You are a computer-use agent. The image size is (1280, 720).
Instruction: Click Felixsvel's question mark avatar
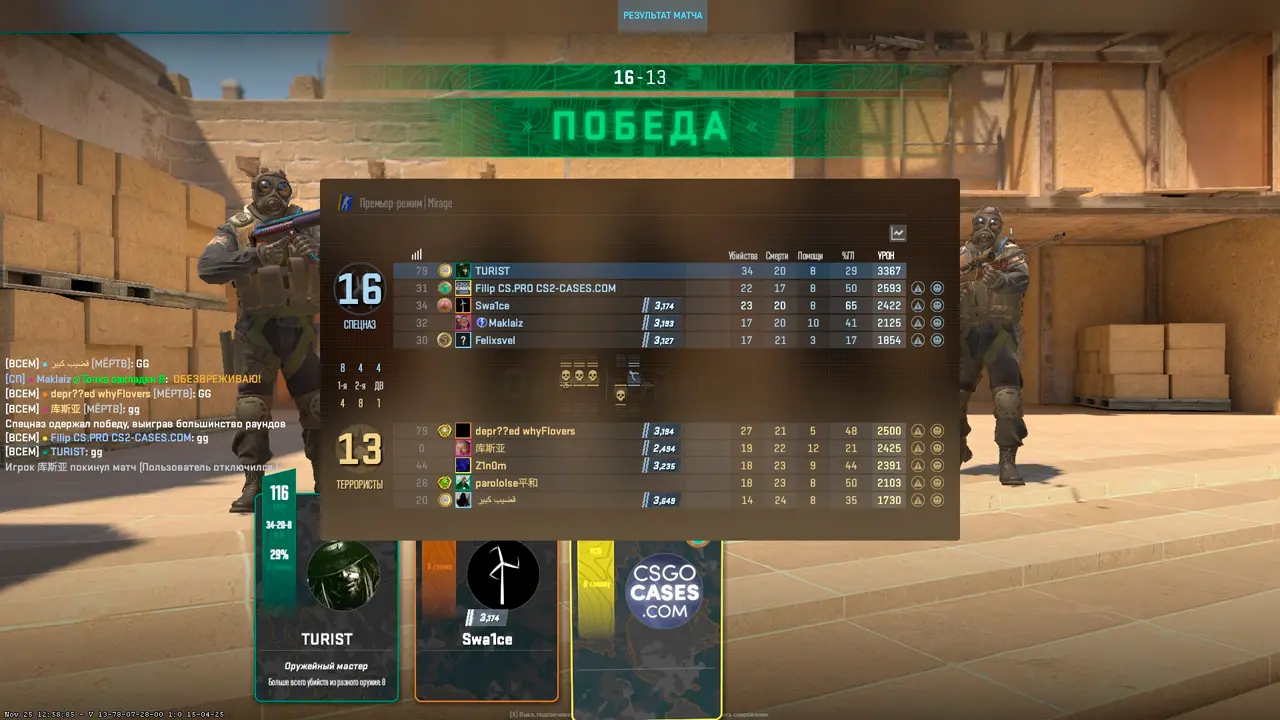(463, 340)
